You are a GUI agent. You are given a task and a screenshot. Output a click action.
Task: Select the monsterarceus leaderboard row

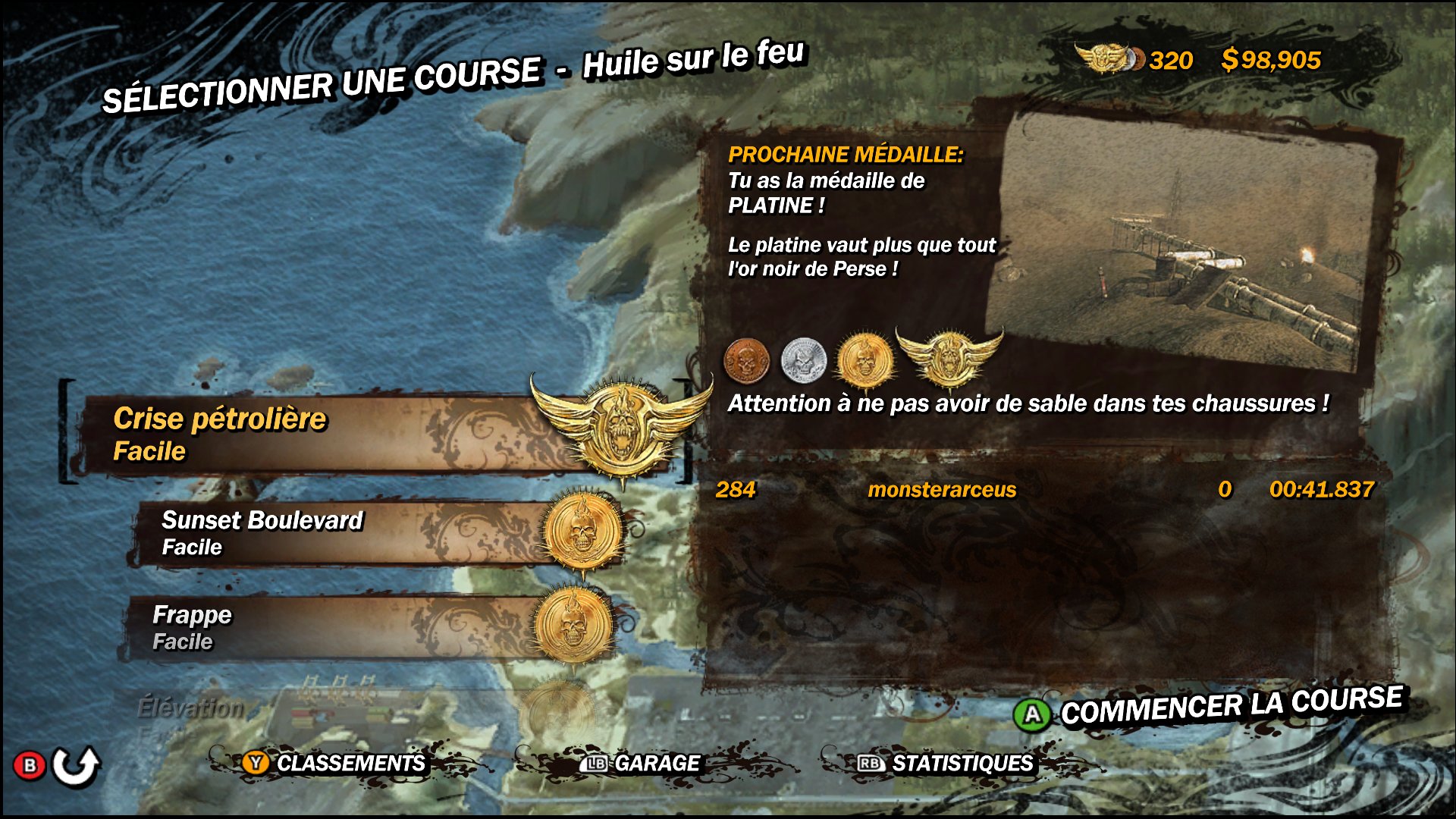(x=1043, y=490)
